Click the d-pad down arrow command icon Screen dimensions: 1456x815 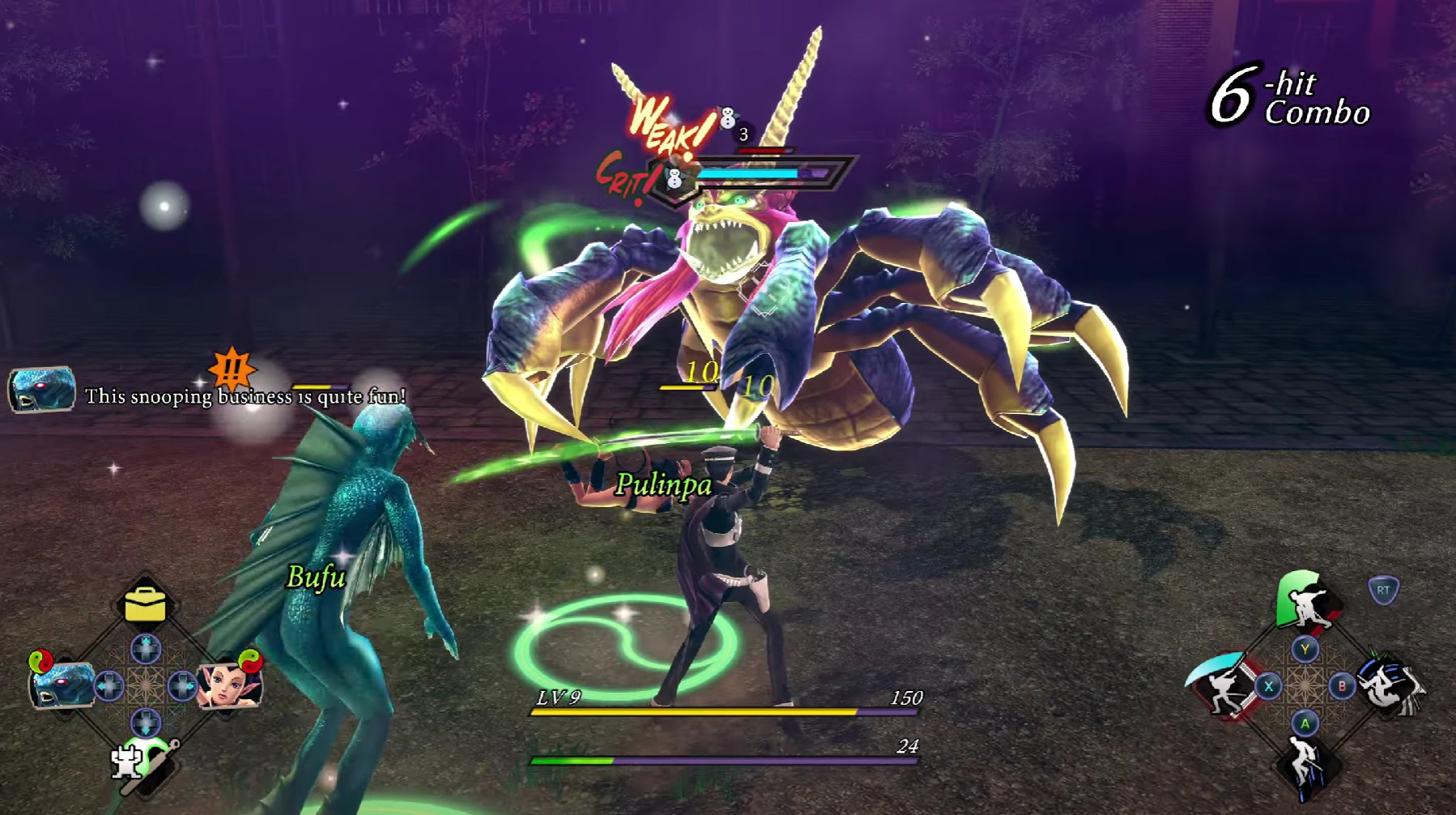tap(146, 721)
